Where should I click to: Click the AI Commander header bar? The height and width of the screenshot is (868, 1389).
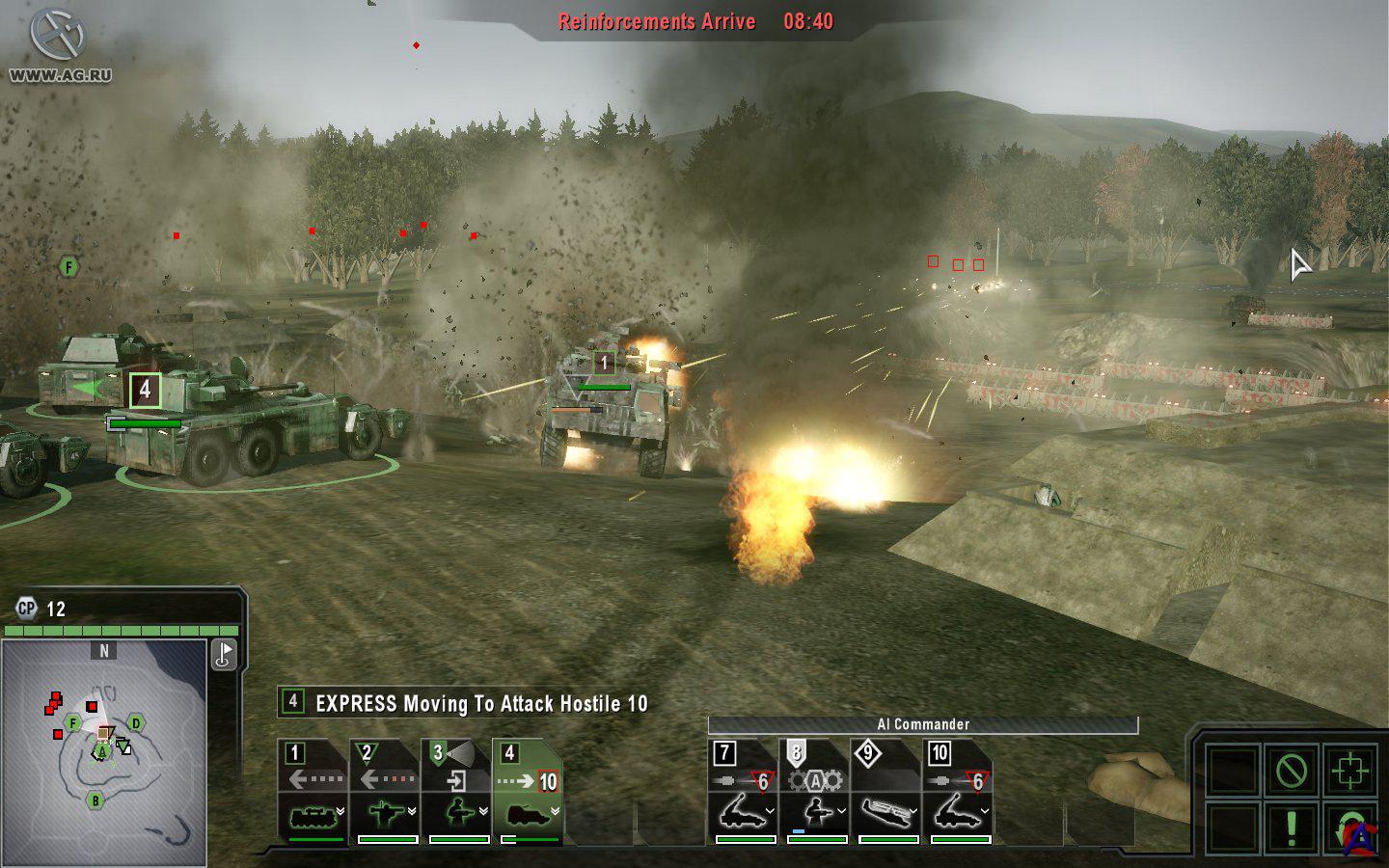point(922,724)
